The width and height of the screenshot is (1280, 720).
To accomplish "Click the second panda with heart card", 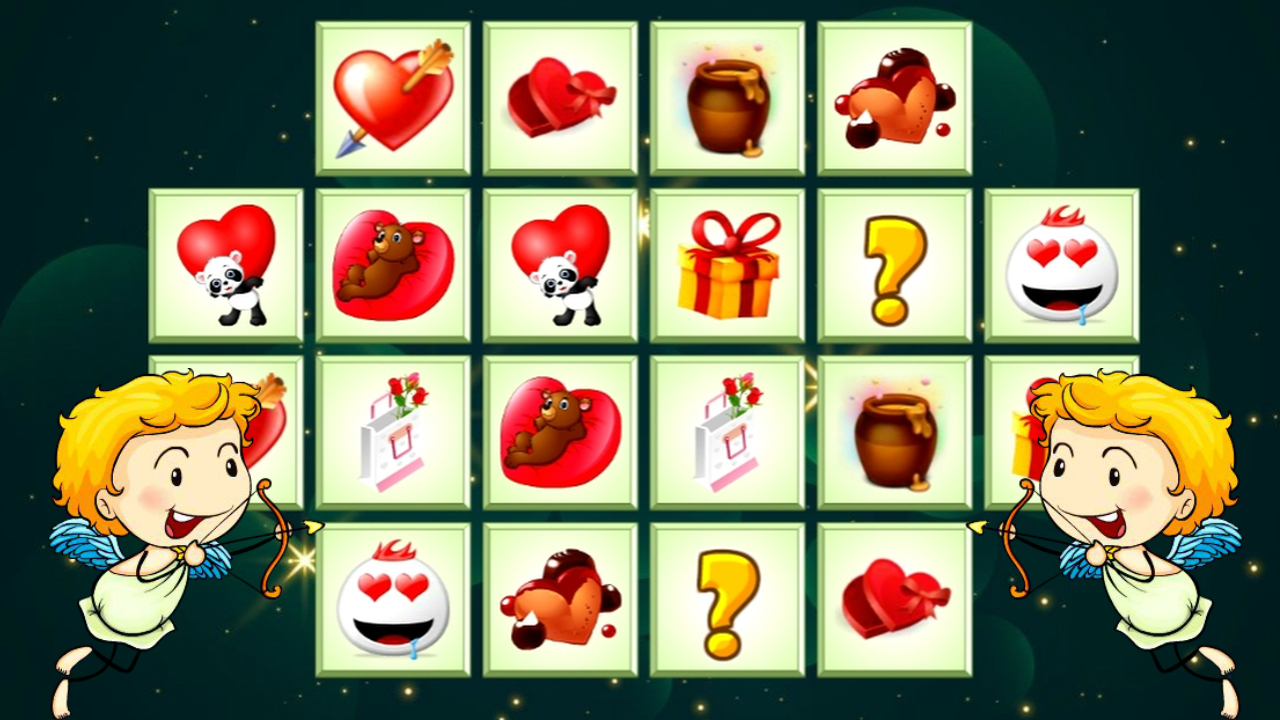I will [560, 263].
